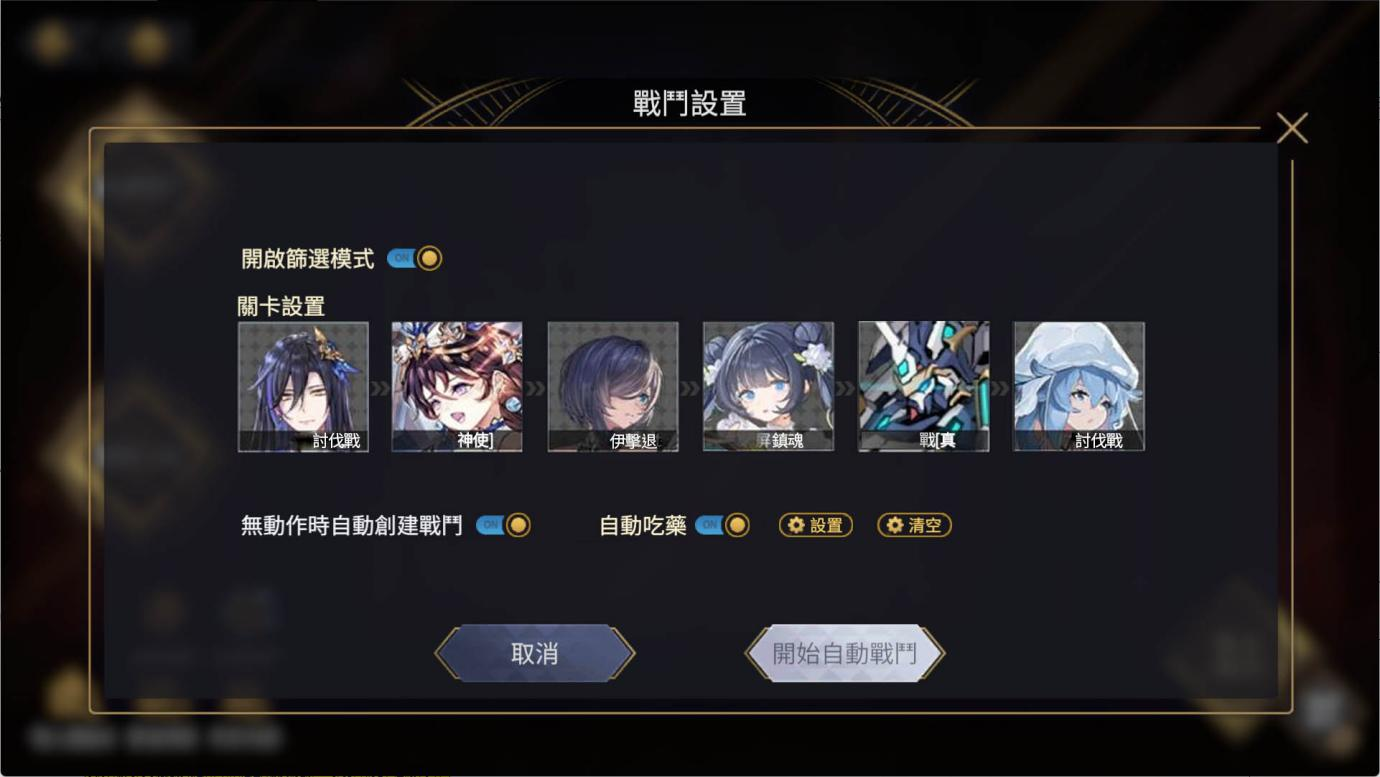Click 清空 to clear medicine settings
1380x777 pixels.
[913, 524]
